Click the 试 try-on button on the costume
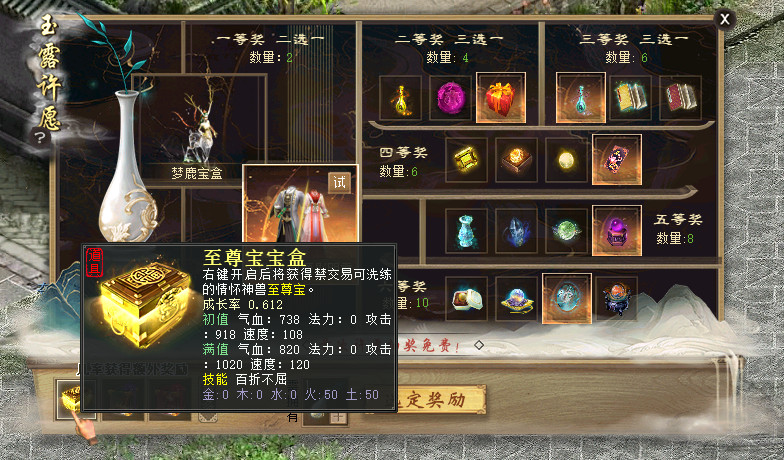 pos(340,182)
